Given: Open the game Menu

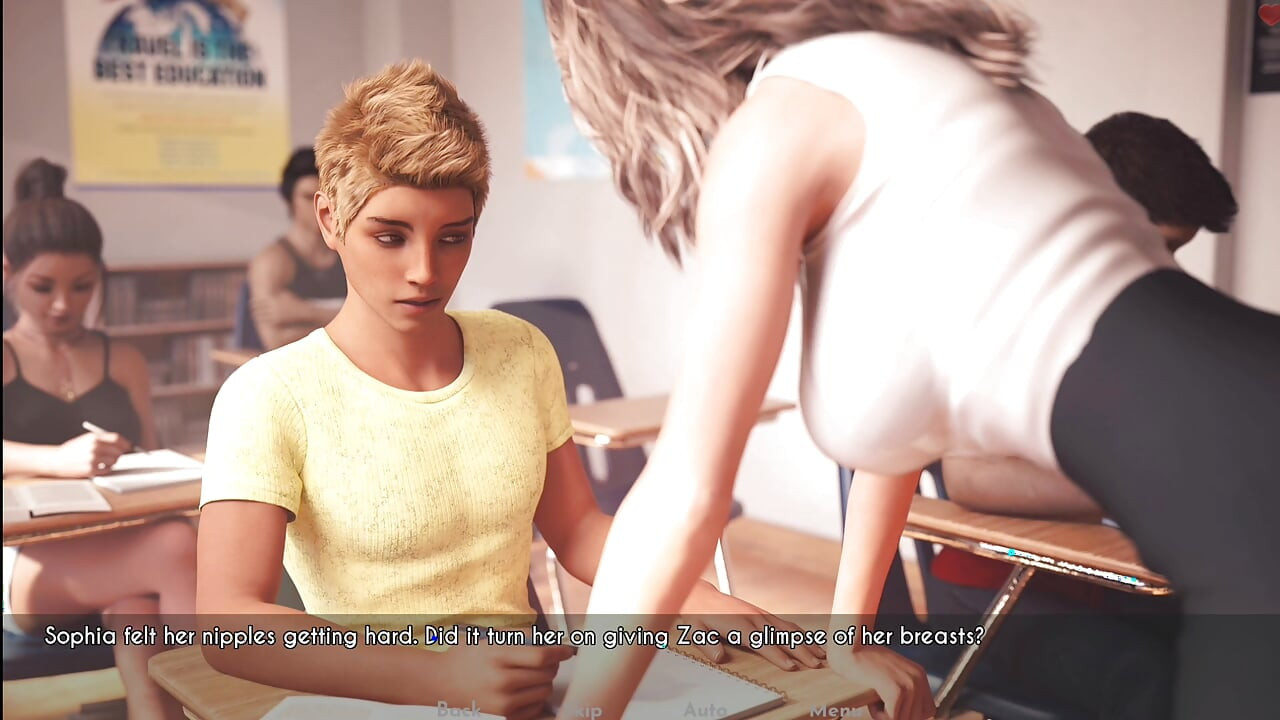Looking at the screenshot, I should click(x=835, y=710).
